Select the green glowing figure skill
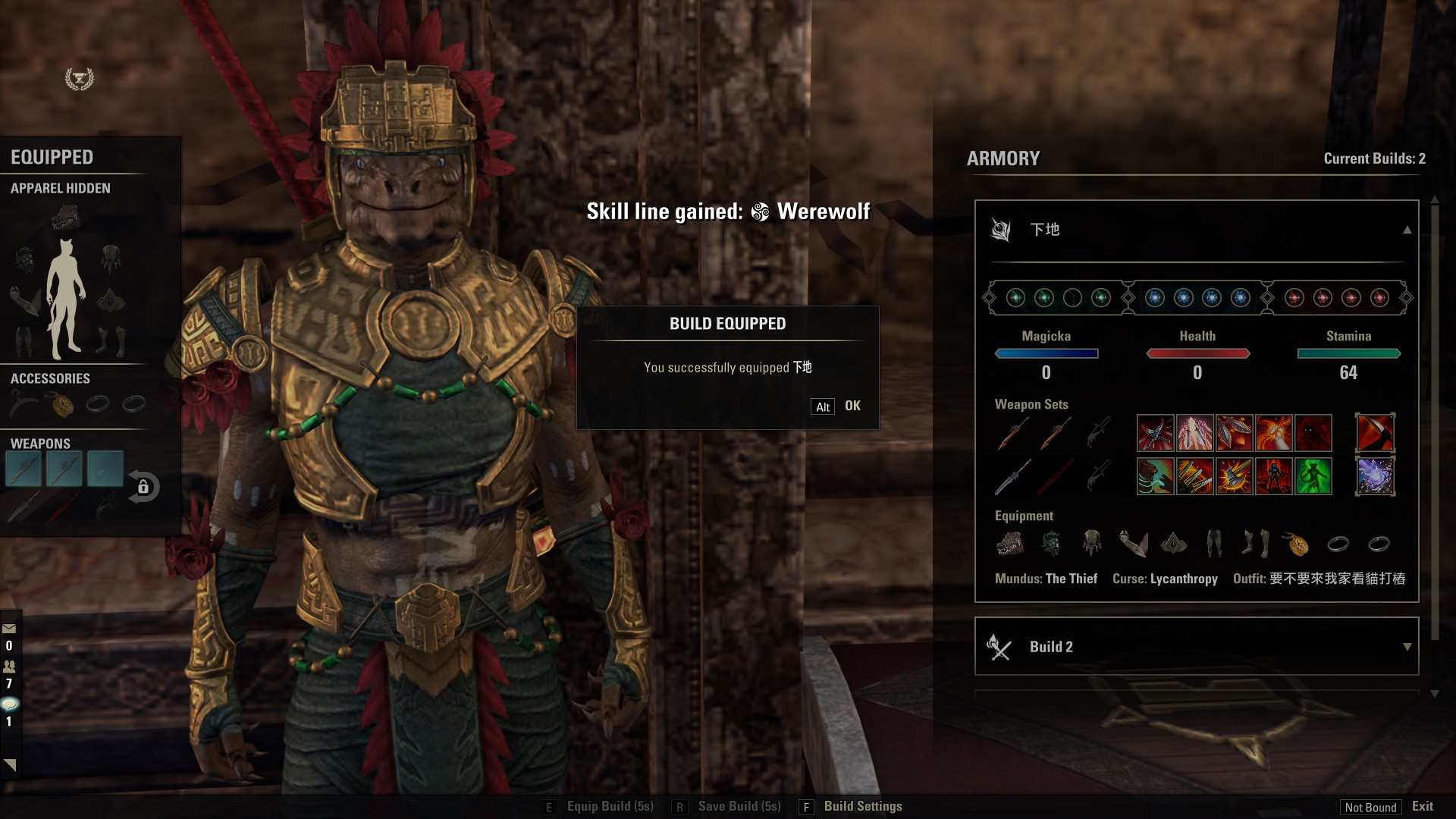The width and height of the screenshot is (1456, 819). point(1313,476)
